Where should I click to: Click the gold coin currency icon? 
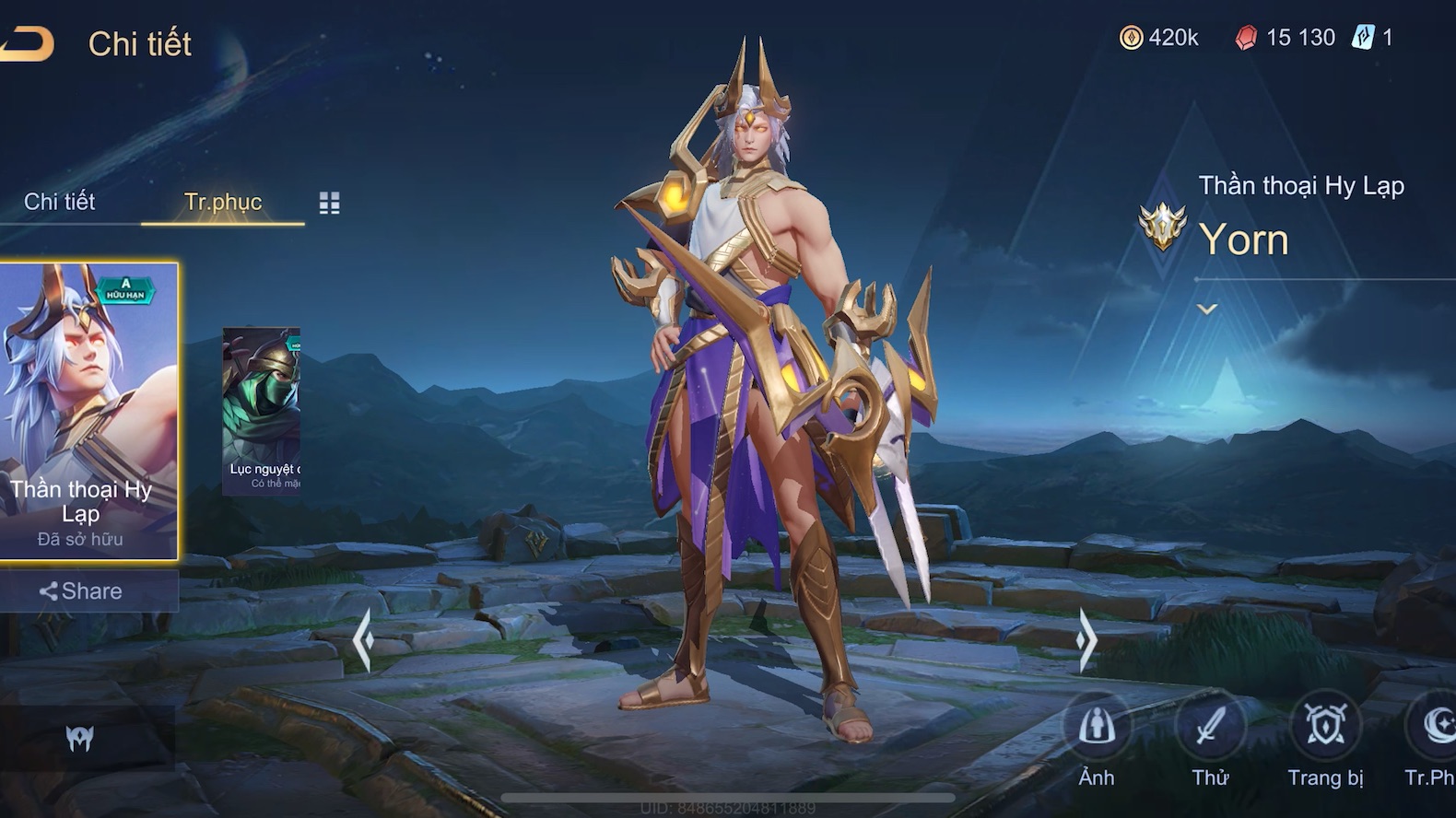click(x=1131, y=38)
